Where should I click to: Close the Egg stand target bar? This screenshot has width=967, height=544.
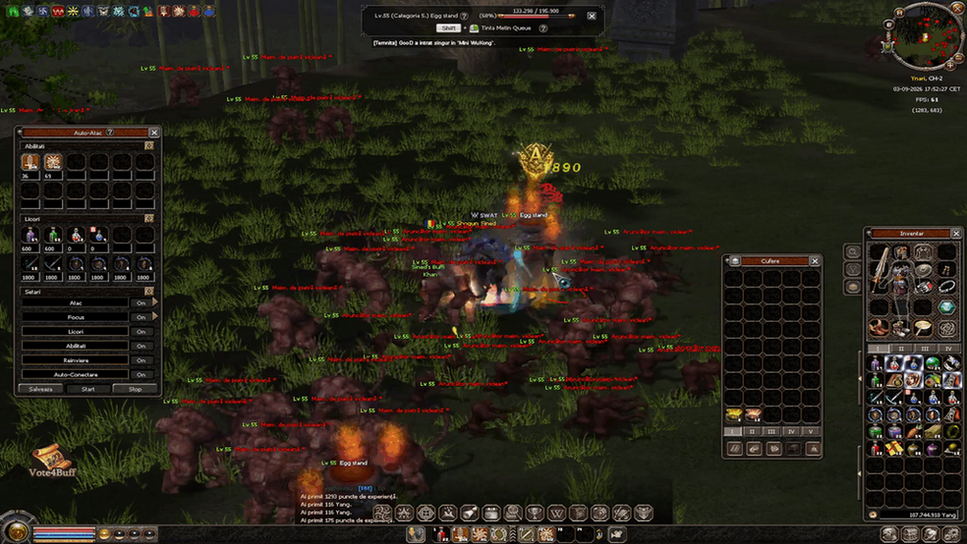point(591,16)
